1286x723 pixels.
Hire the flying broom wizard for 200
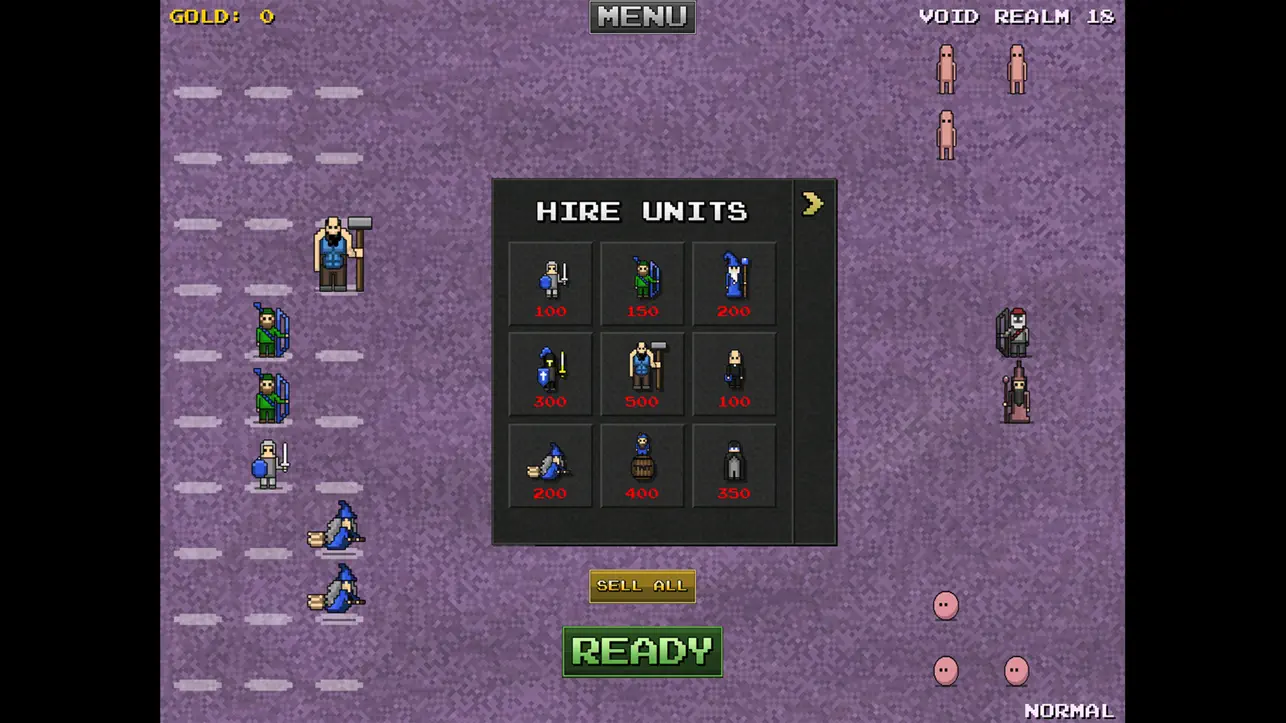[x=549, y=465]
